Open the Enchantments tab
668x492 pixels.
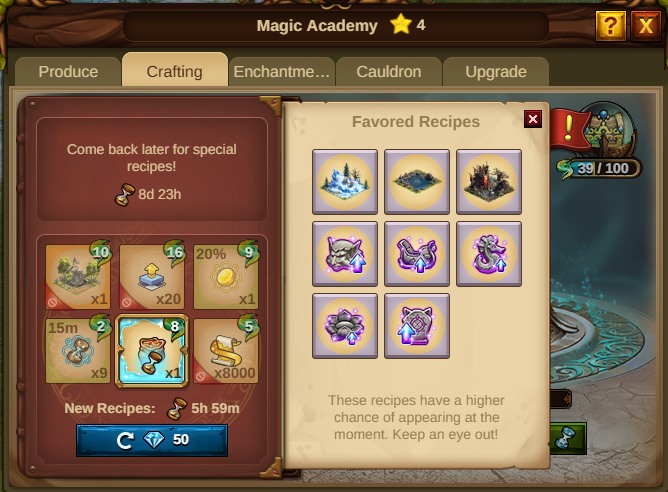pyautogui.click(x=281, y=72)
